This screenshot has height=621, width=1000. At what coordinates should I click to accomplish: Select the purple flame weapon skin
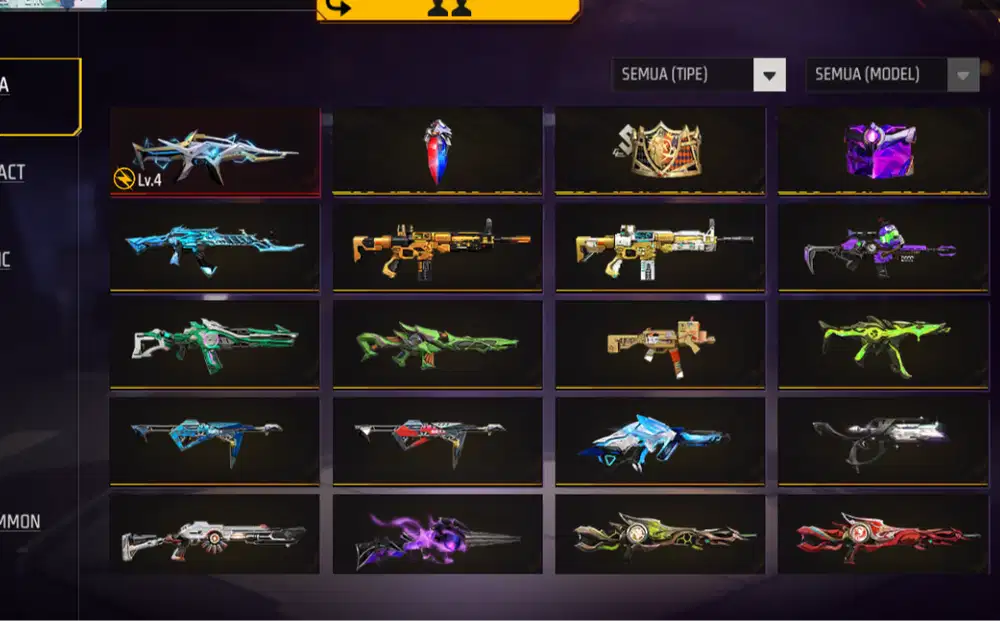437,534
